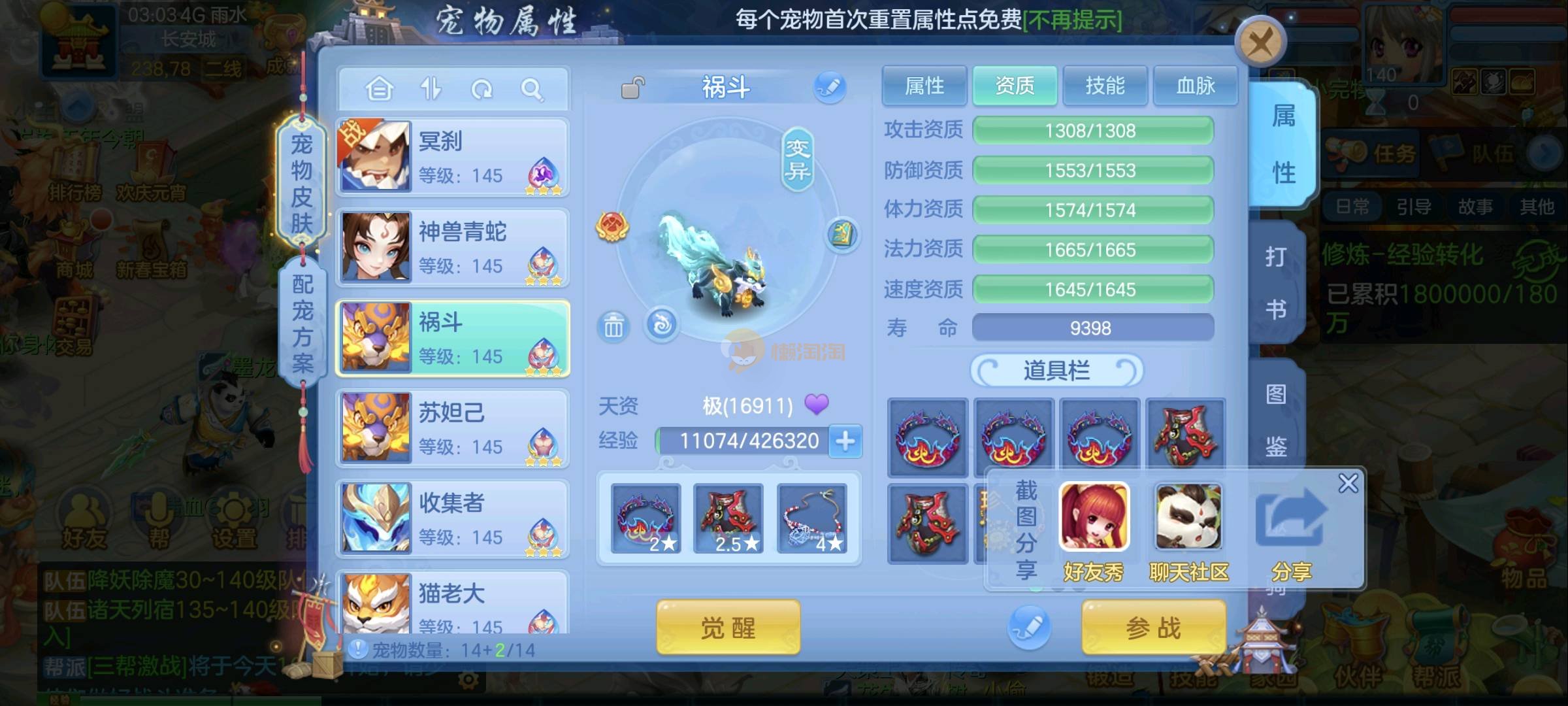Click 不再提示 to dismiss the tip
Screen dimensions: 1568x706
(1072, 20)
